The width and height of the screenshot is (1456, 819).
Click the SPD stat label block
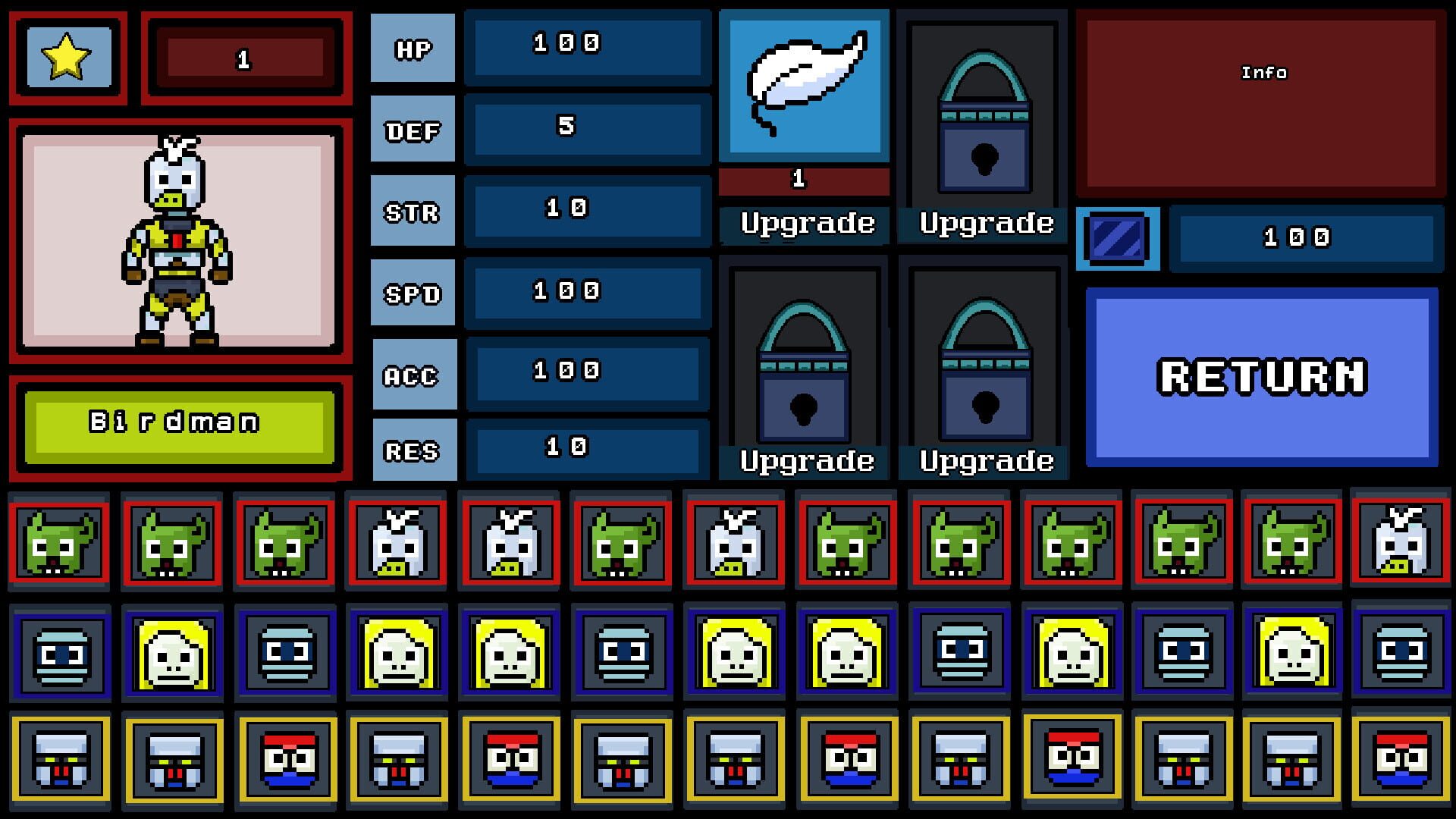pos(412,292)
